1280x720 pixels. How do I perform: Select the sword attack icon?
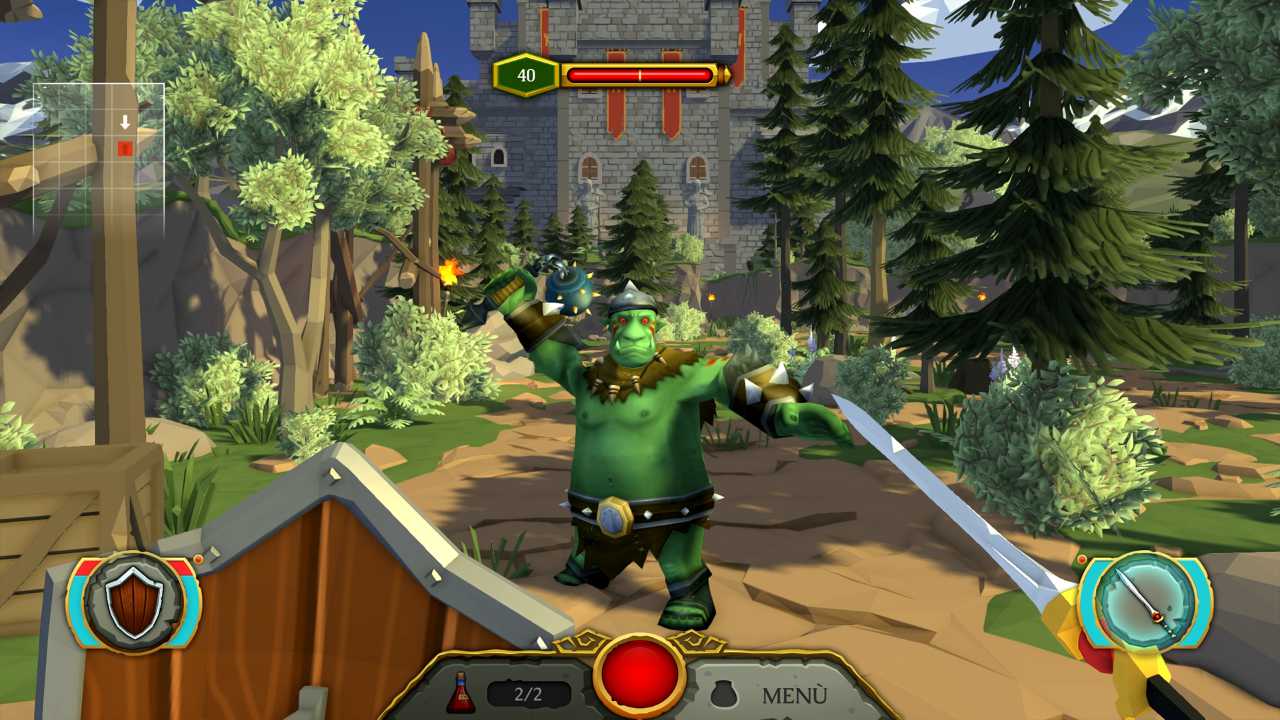coord(1145,602)
